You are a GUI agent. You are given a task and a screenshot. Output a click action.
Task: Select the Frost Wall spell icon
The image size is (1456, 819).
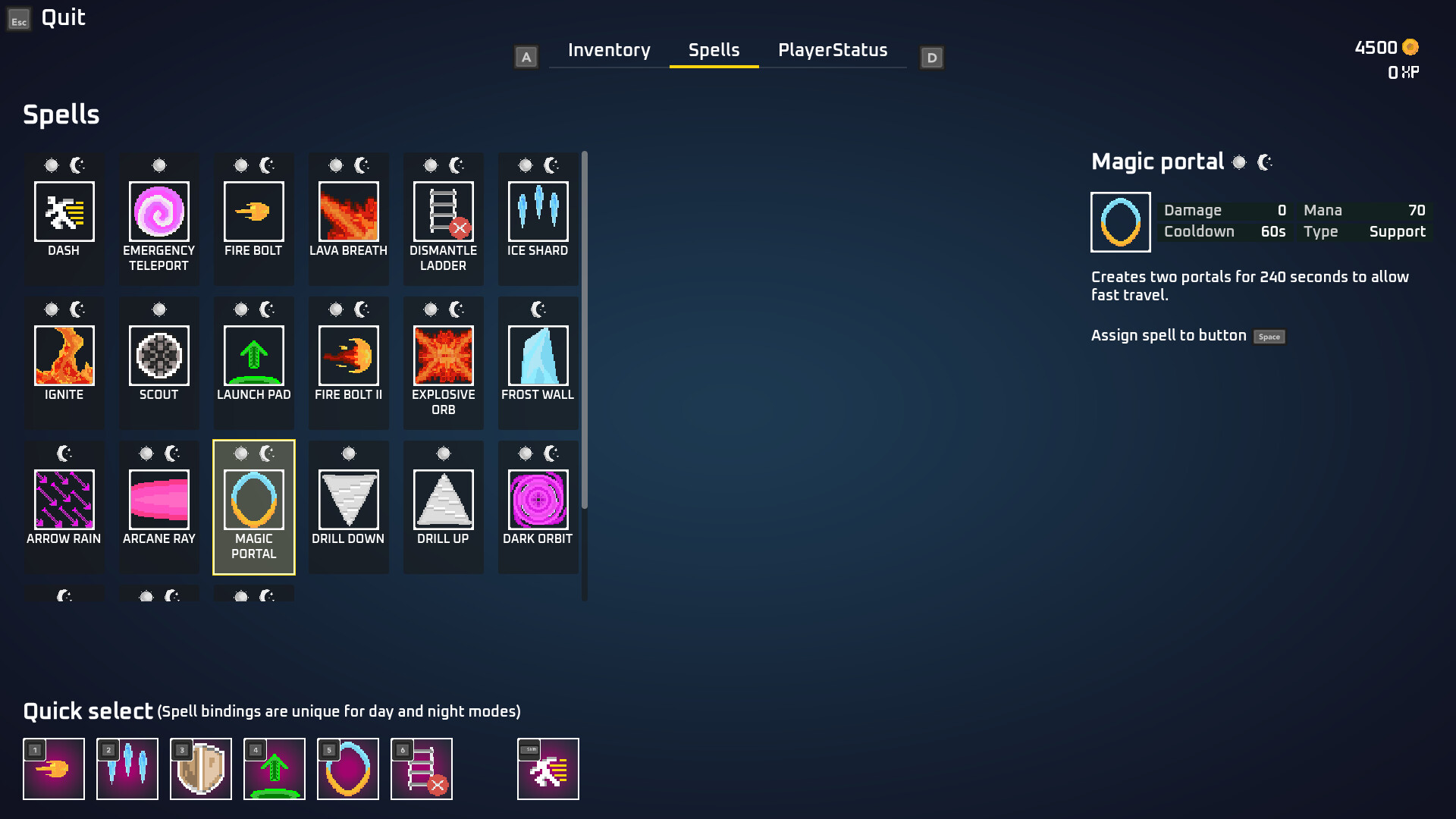coord(538,356)
